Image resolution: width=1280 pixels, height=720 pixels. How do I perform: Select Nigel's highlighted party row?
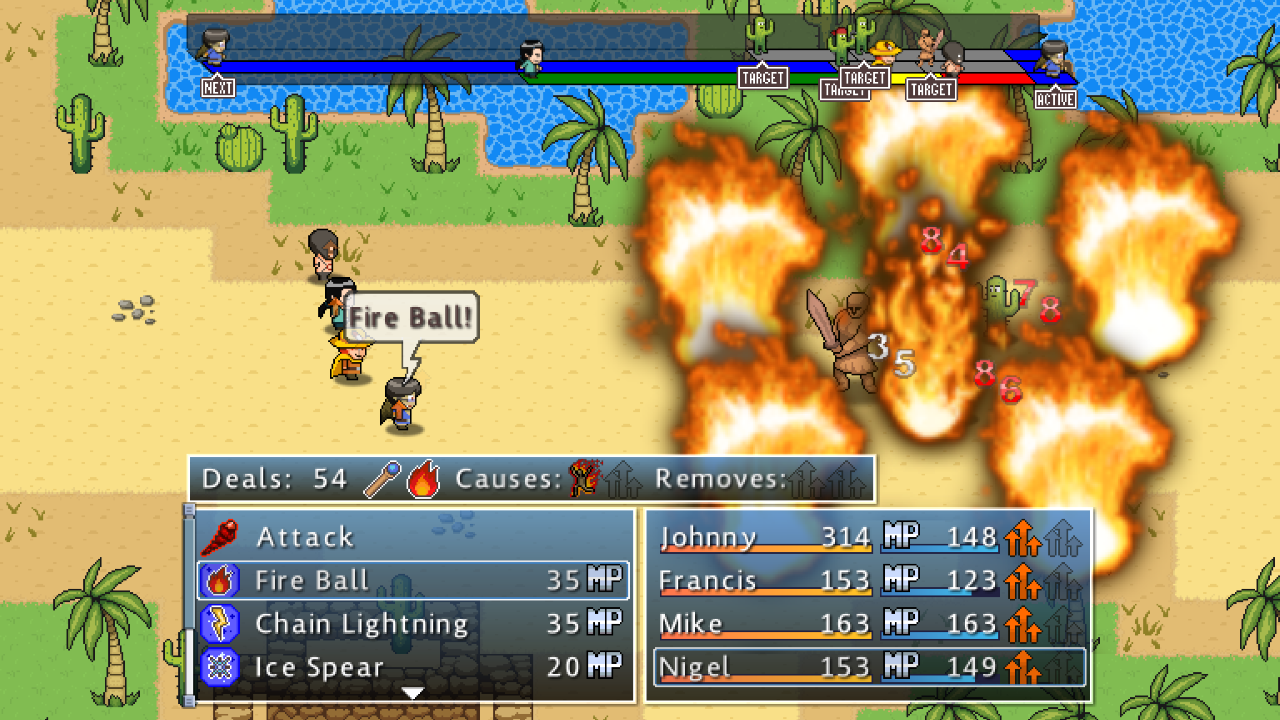(868, 667)
